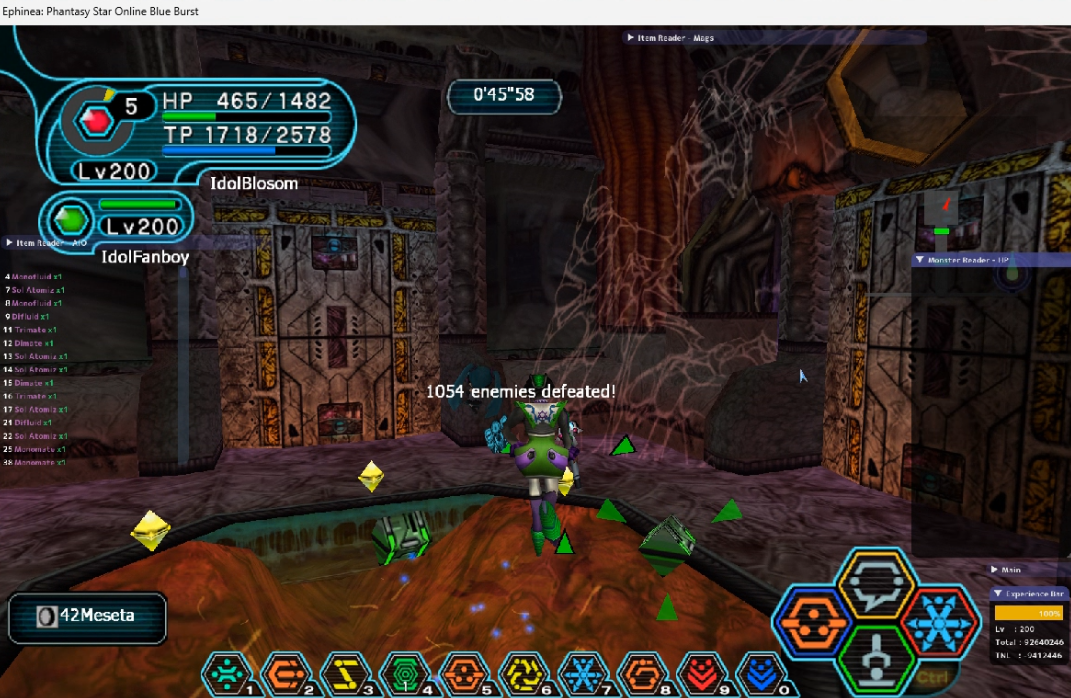
Task: Collapse the Monster Reader - HP panel
Action: pyautogui.click(x=920, y=260)
